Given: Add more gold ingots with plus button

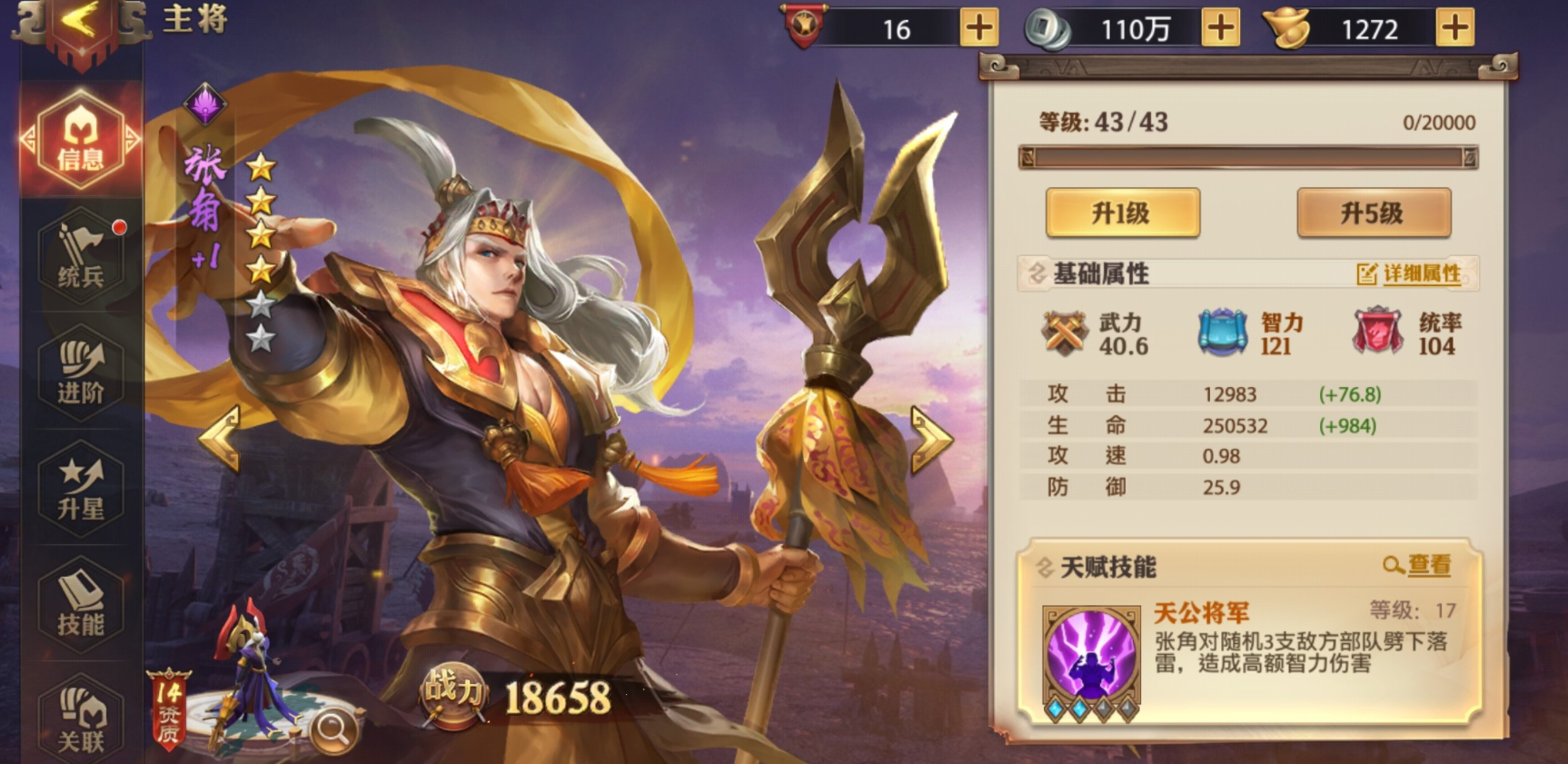Looking at the screenshot, I should click(x=1454, y=28).
